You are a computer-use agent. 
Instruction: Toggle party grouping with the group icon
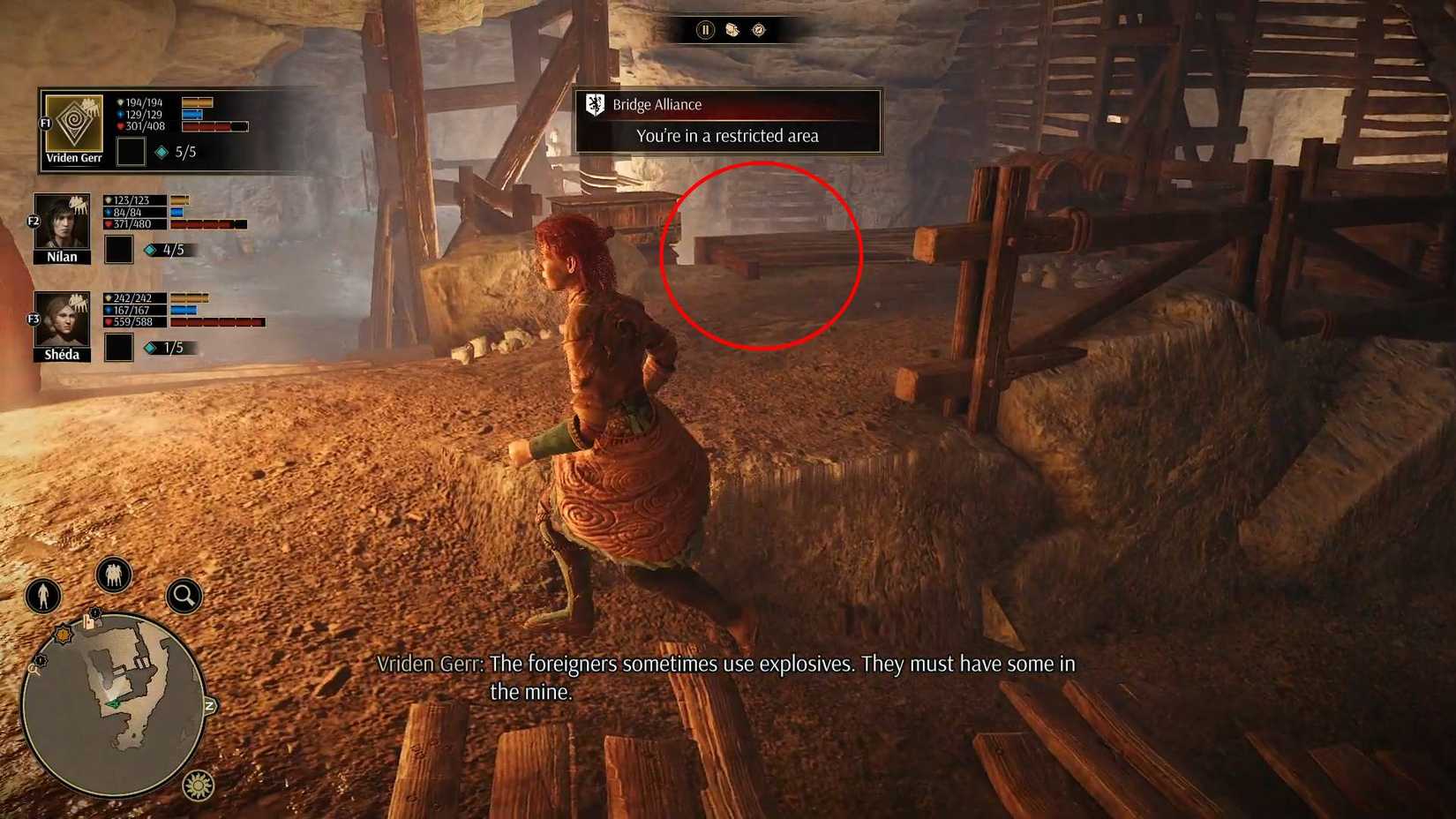point(112,575)
